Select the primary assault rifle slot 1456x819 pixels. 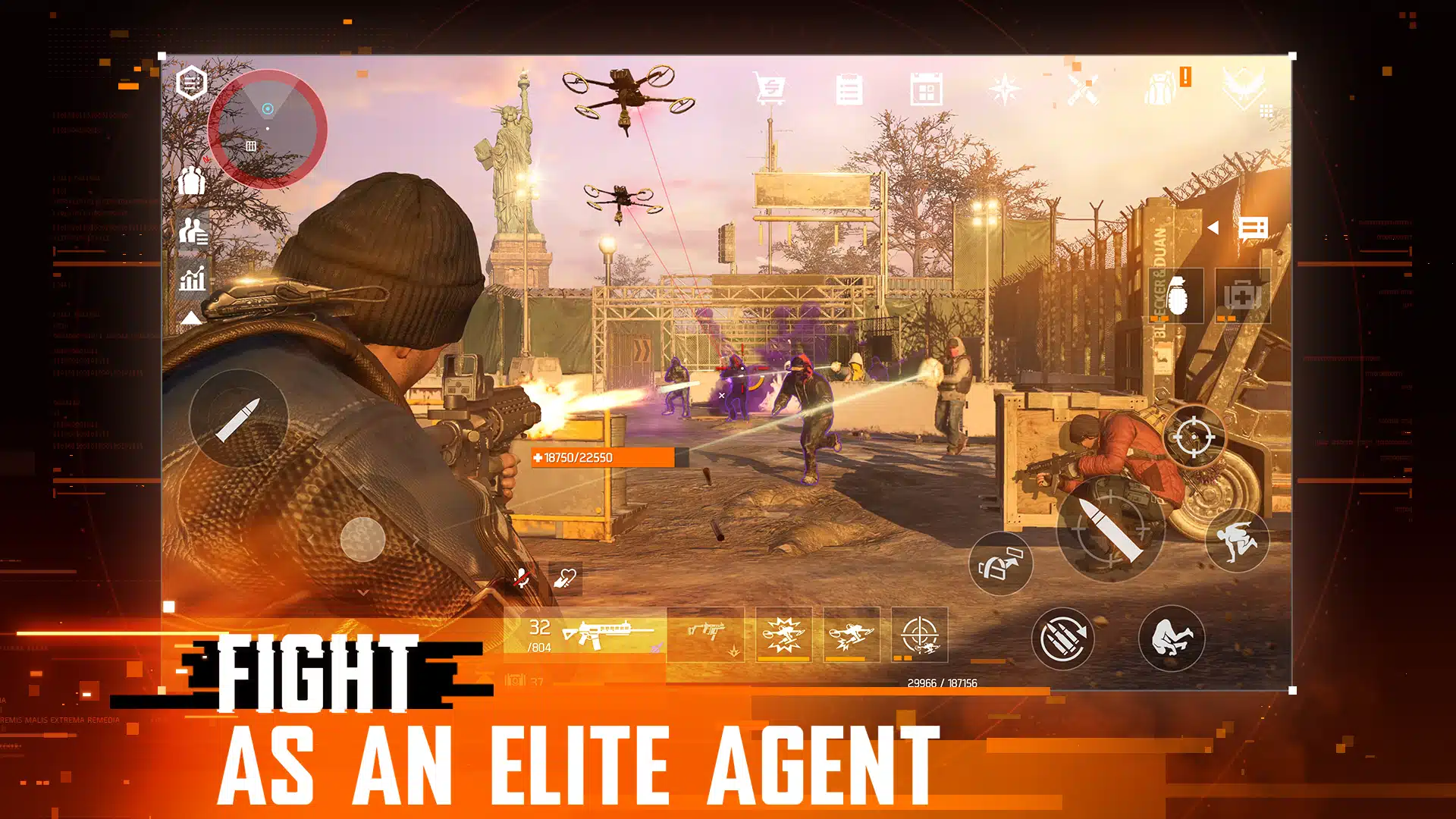585,635
